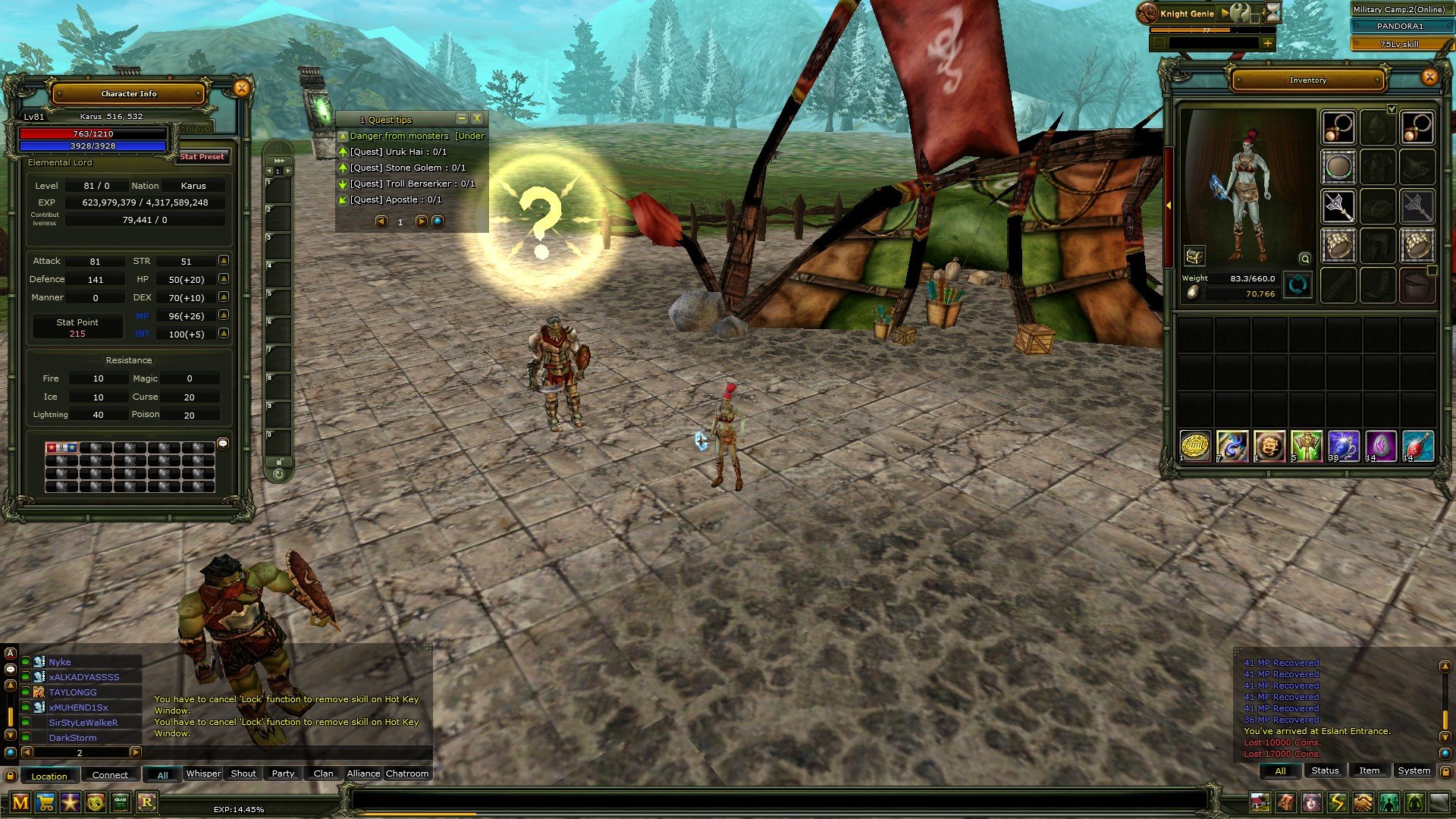Viewport: 1456px width, 819px height.
Task: Close the Quest tips panel
Action: coord(477,118)
